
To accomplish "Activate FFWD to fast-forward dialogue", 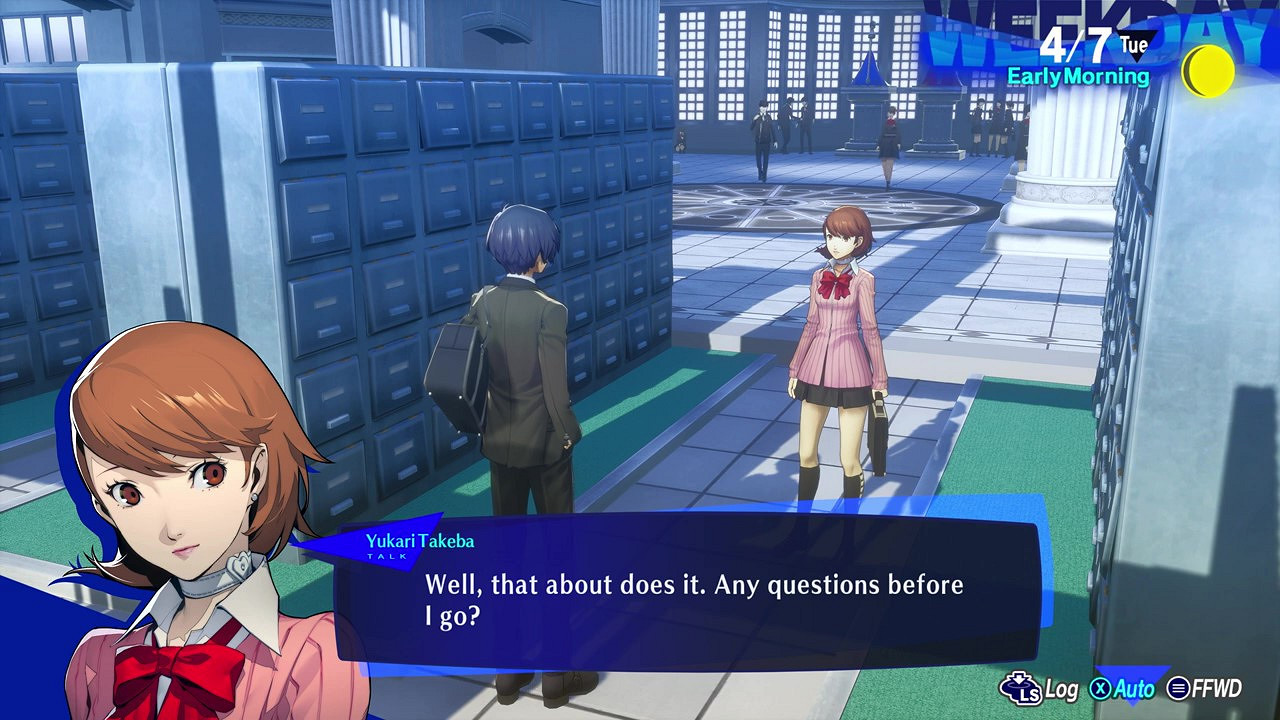I will coord(1205,688).
